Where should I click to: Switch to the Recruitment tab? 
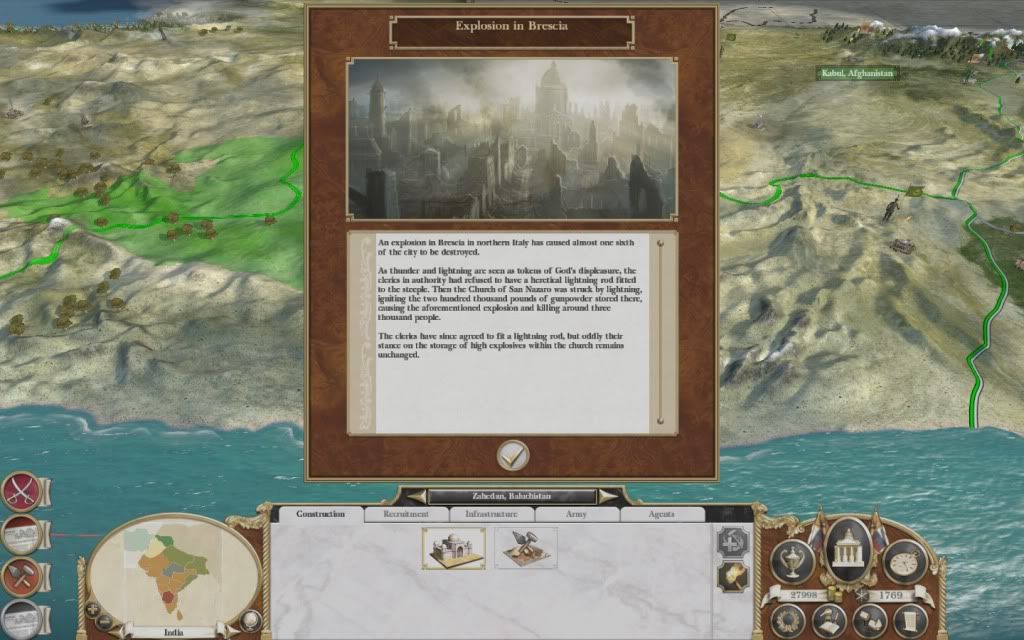(x=406, y=514)
